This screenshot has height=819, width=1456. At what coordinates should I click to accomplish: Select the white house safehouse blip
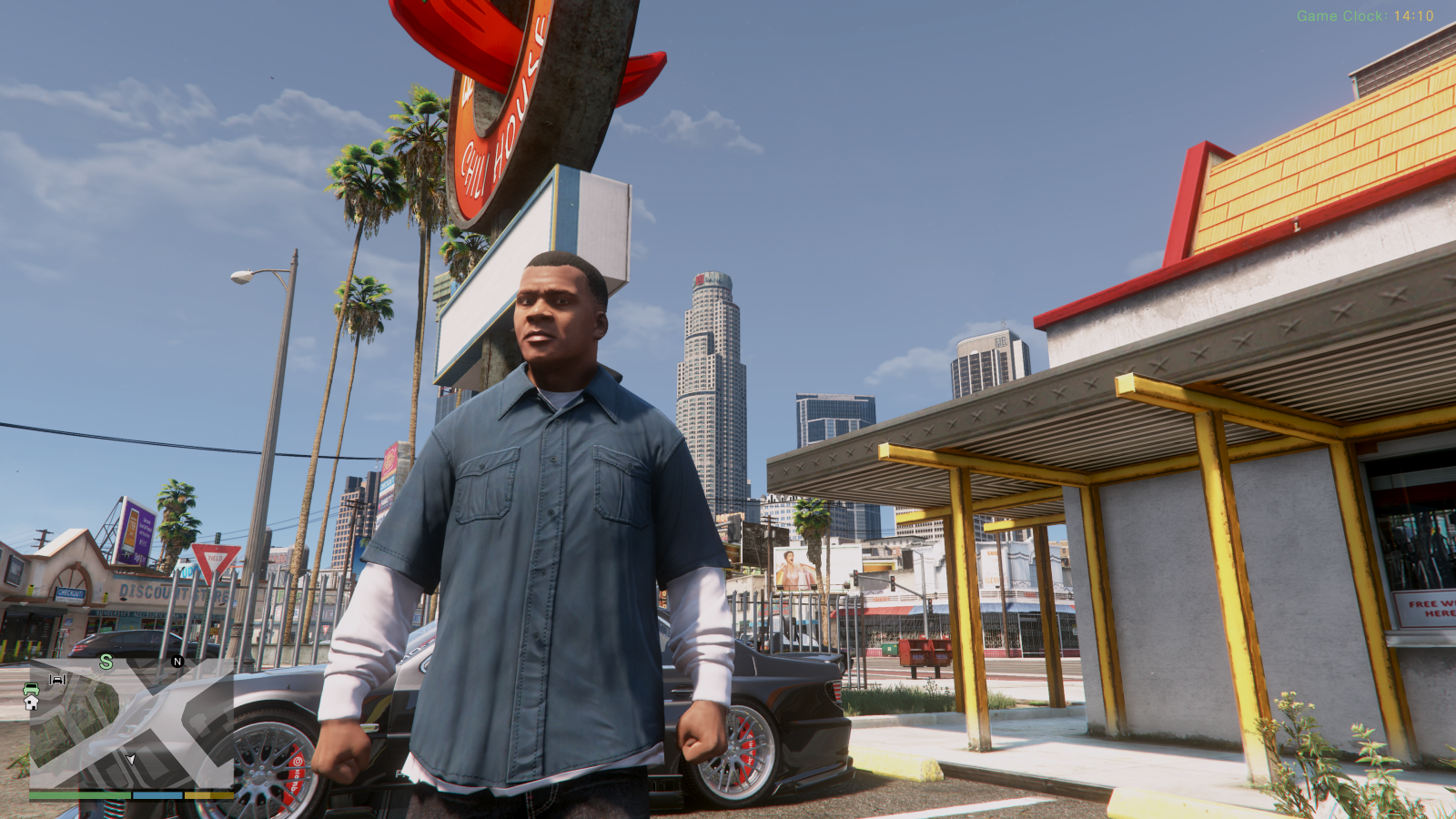[x=31, y=703]
